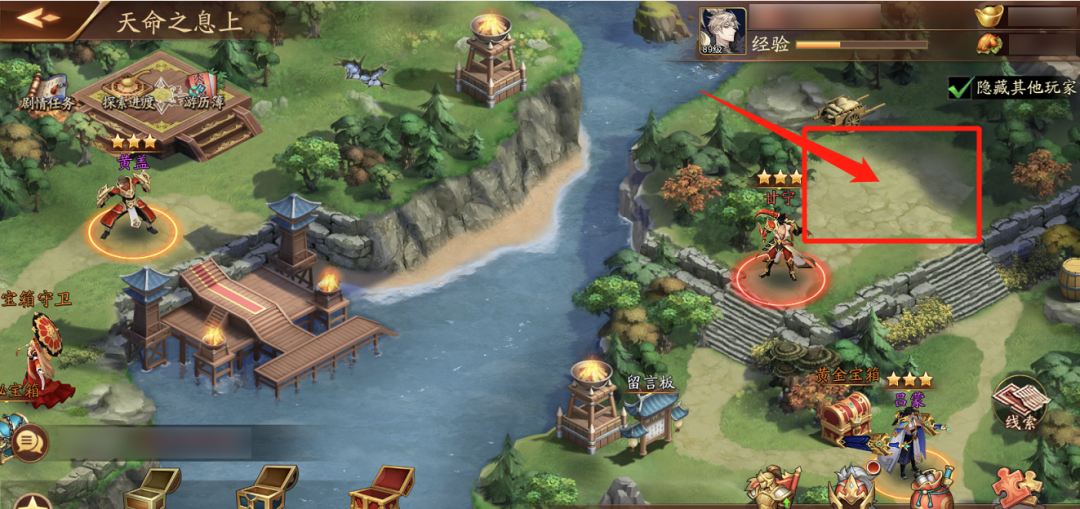Screen dimensions: 1080x509
Task: Click the gold ingot currency icon
Action: point(993,16)
